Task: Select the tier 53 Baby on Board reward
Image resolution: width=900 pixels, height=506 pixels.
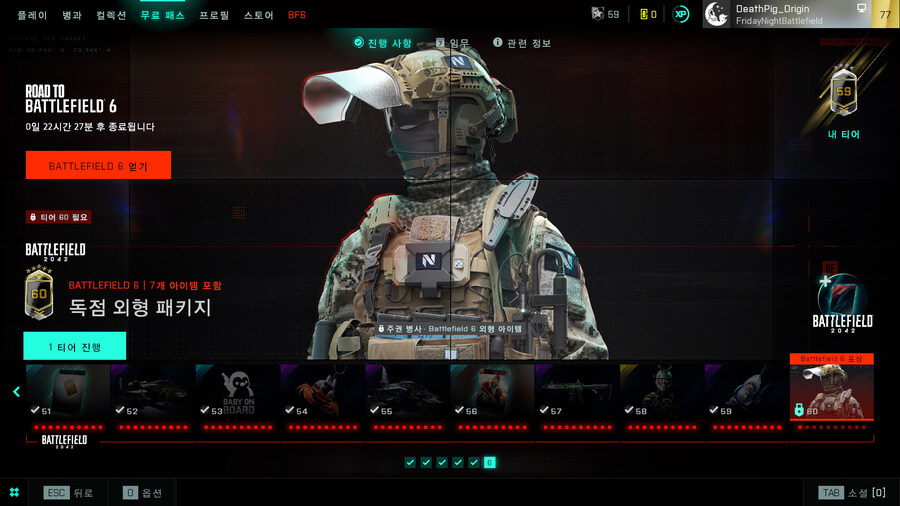Action: click(x=238, y=392)
